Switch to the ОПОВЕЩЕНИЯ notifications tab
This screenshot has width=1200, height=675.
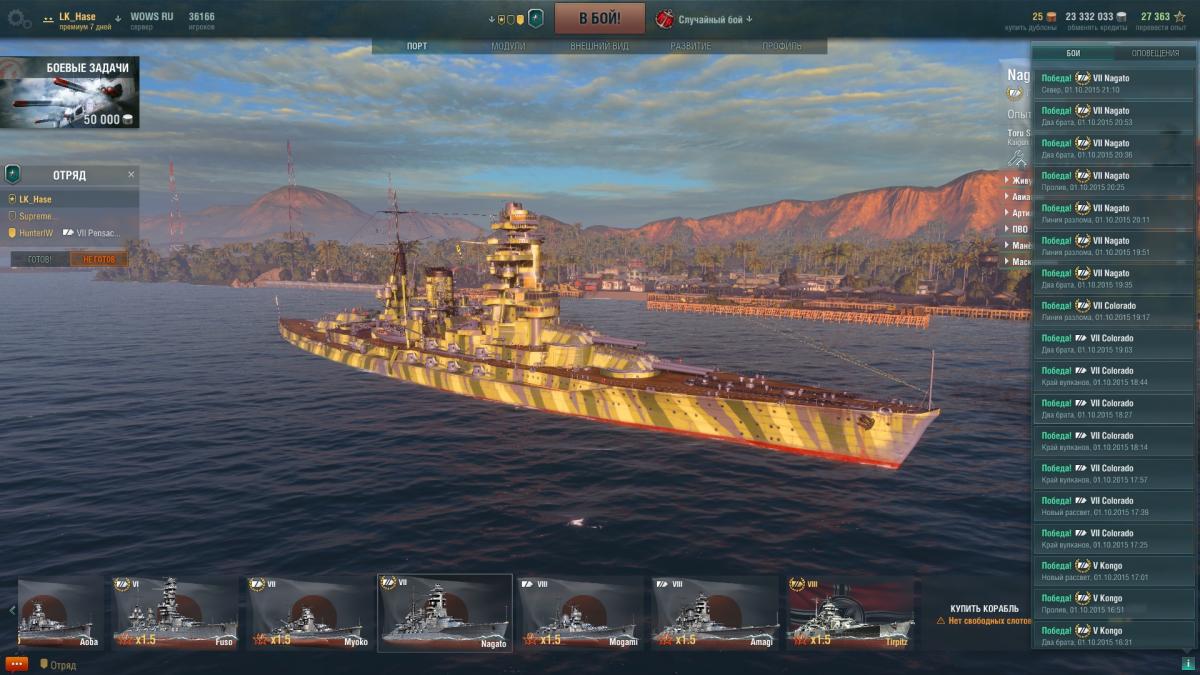click(1154, 53)
